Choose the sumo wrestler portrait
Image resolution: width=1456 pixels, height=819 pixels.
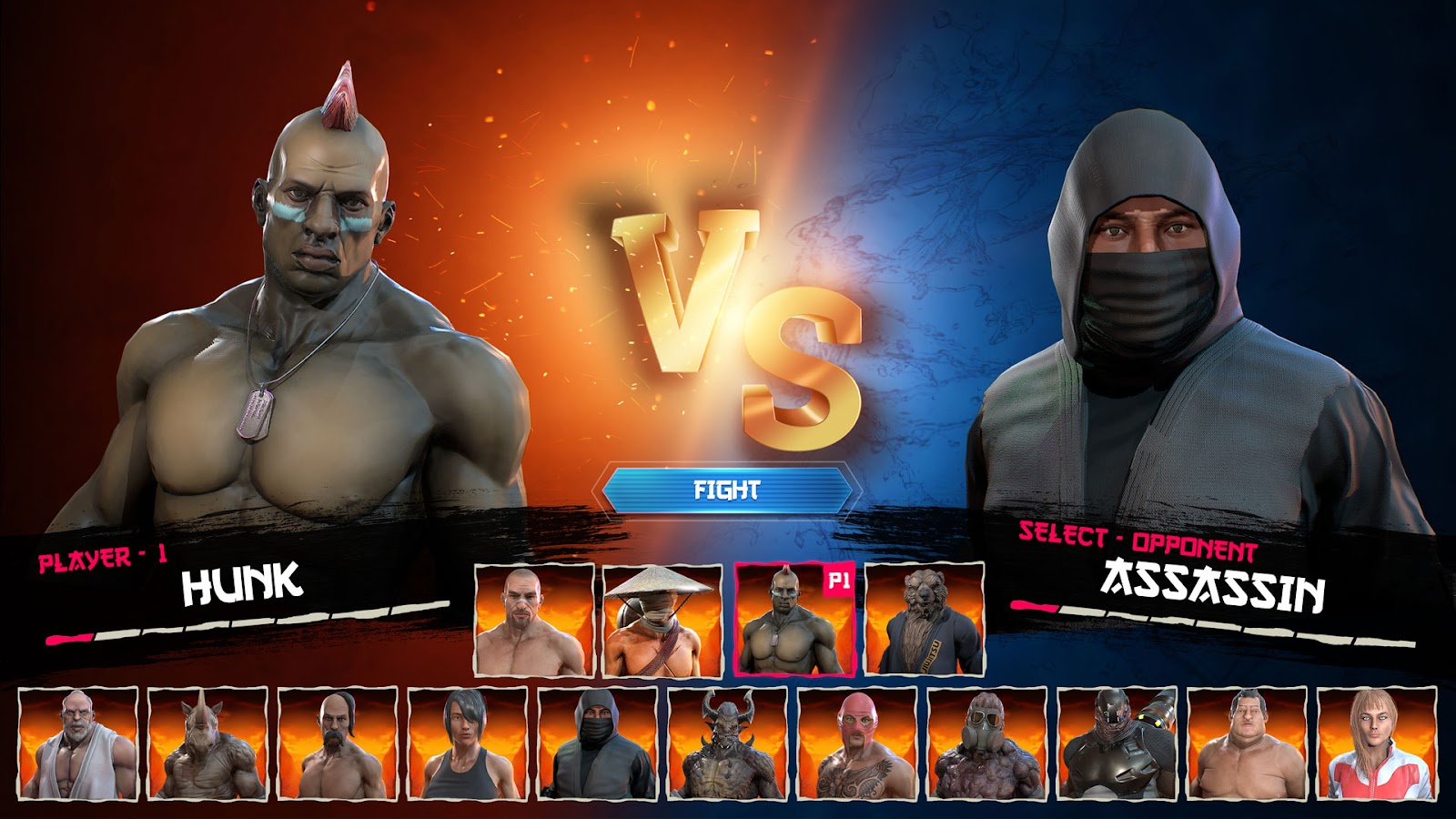1247,744
